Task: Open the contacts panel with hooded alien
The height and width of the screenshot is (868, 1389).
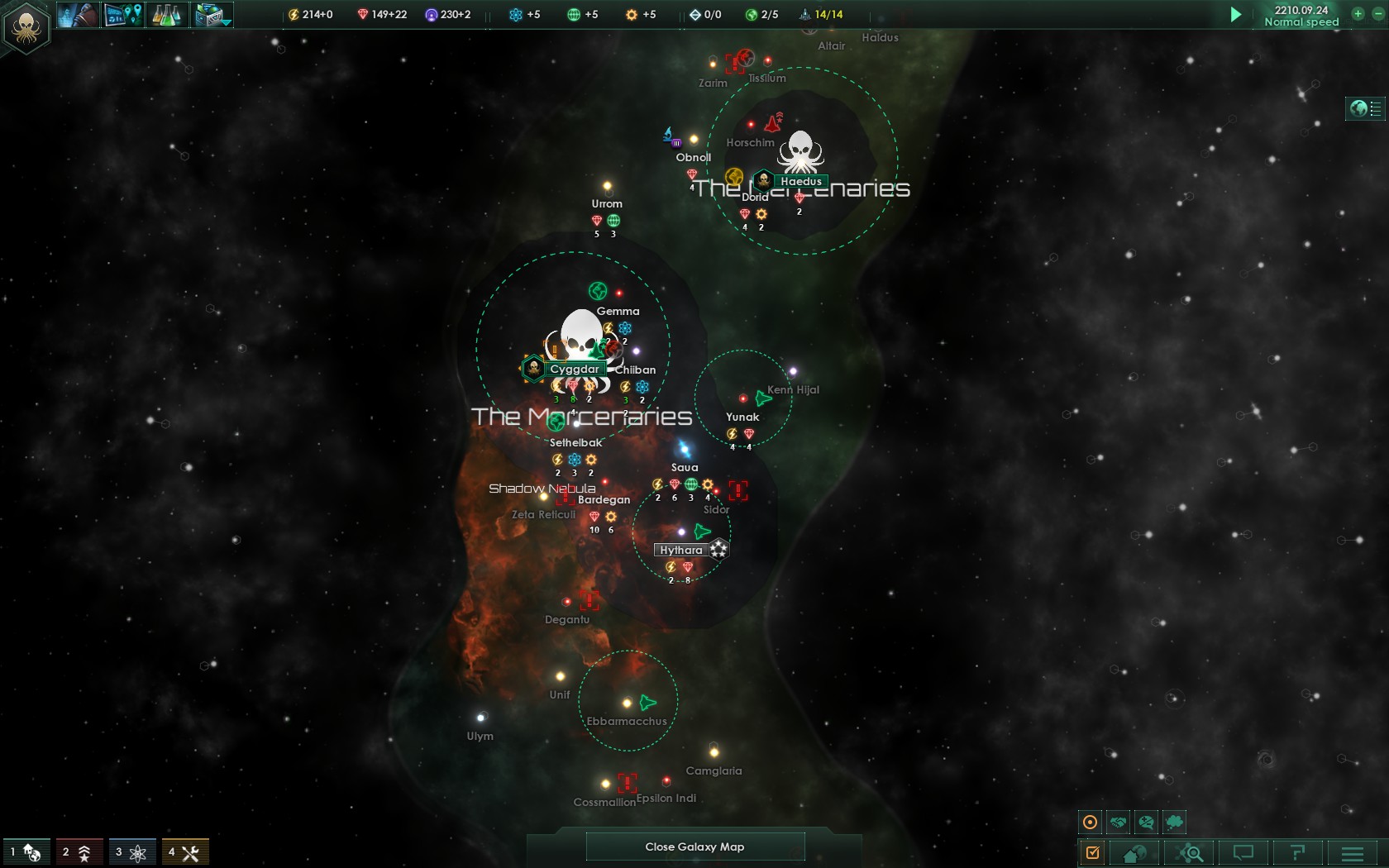Action: pos(78,14)
